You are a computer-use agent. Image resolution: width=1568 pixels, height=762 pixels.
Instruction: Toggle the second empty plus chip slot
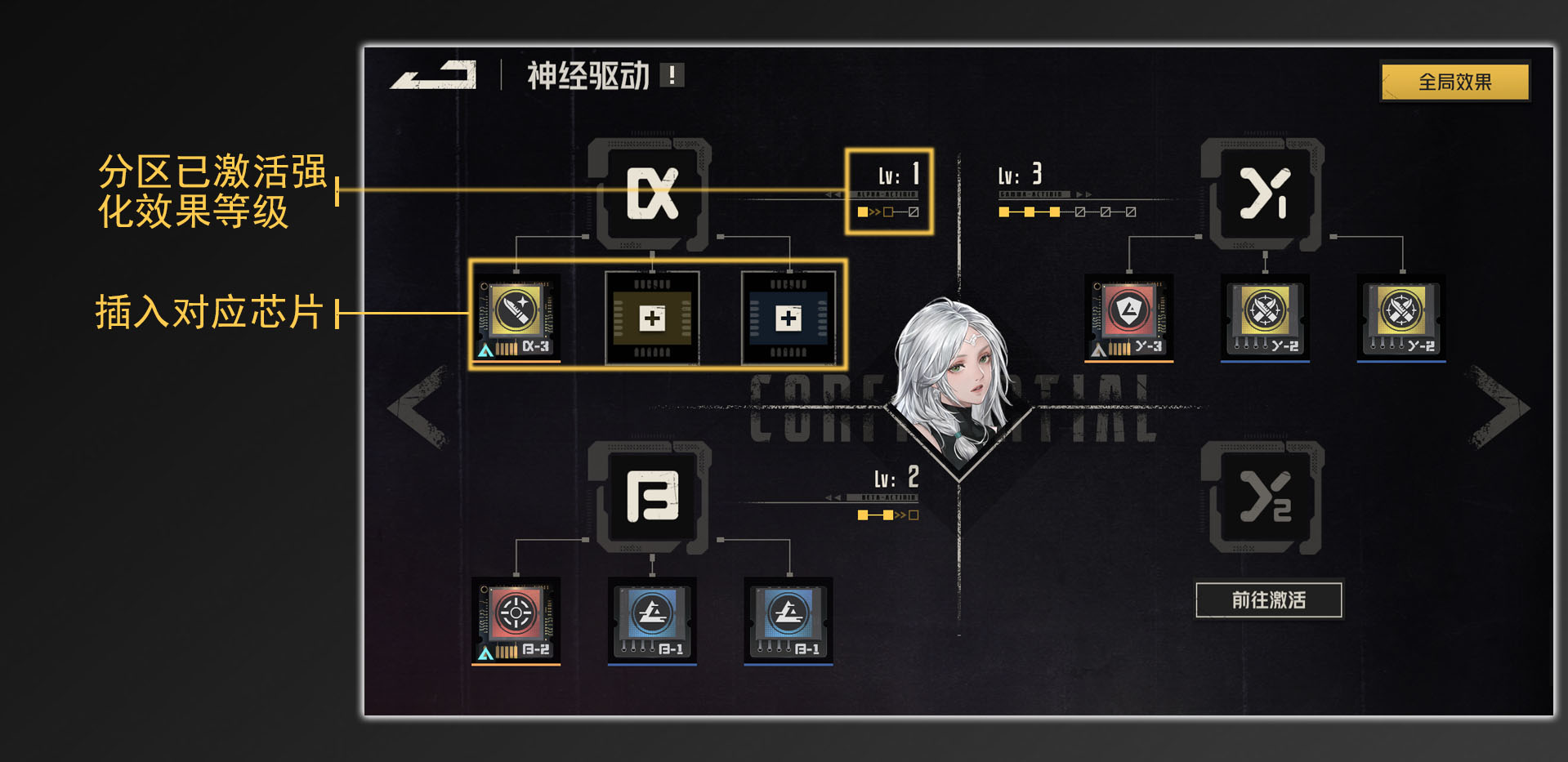(788, 319)
